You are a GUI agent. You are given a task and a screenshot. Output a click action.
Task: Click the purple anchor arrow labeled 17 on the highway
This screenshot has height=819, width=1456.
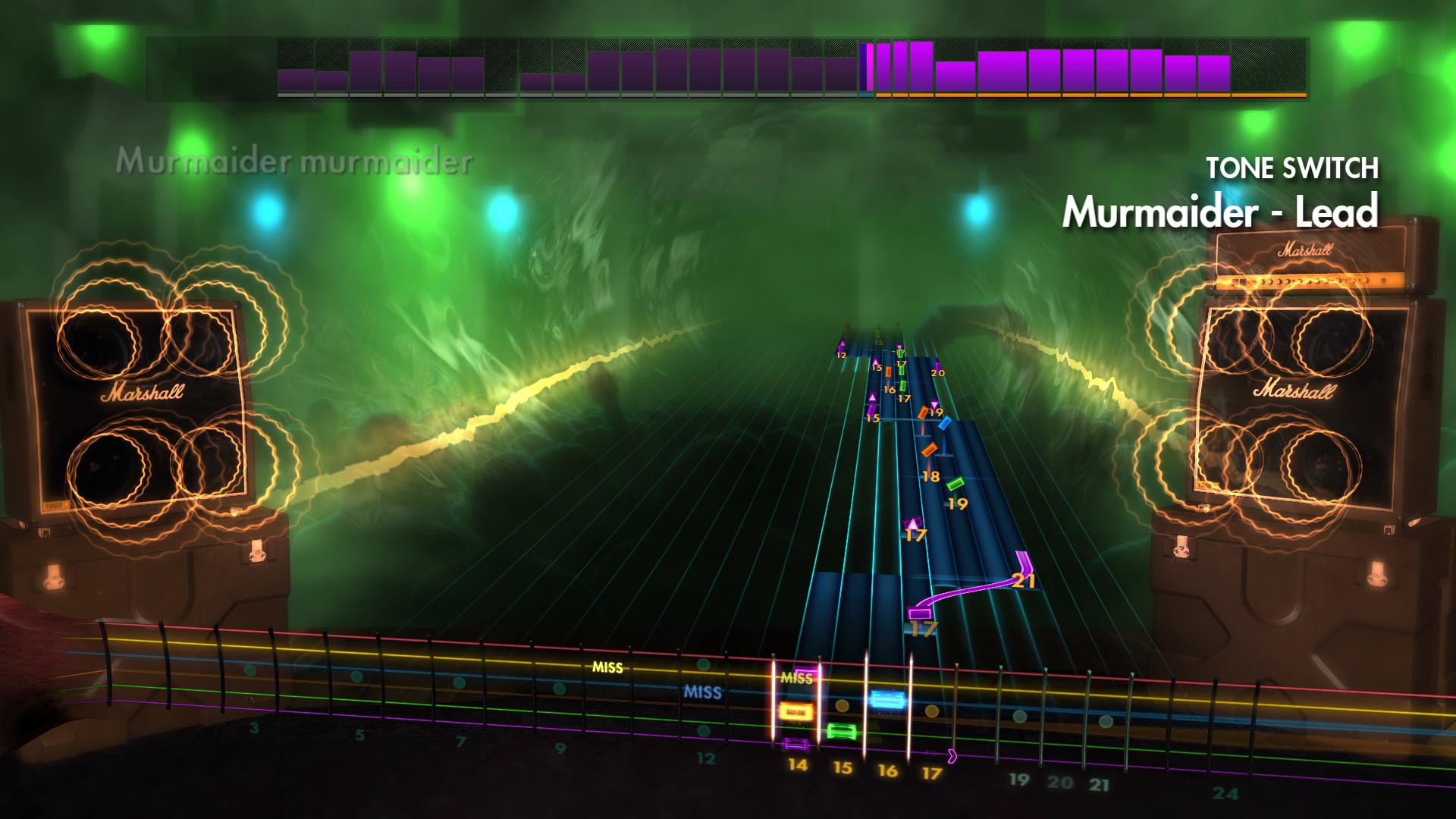(915, 523)
